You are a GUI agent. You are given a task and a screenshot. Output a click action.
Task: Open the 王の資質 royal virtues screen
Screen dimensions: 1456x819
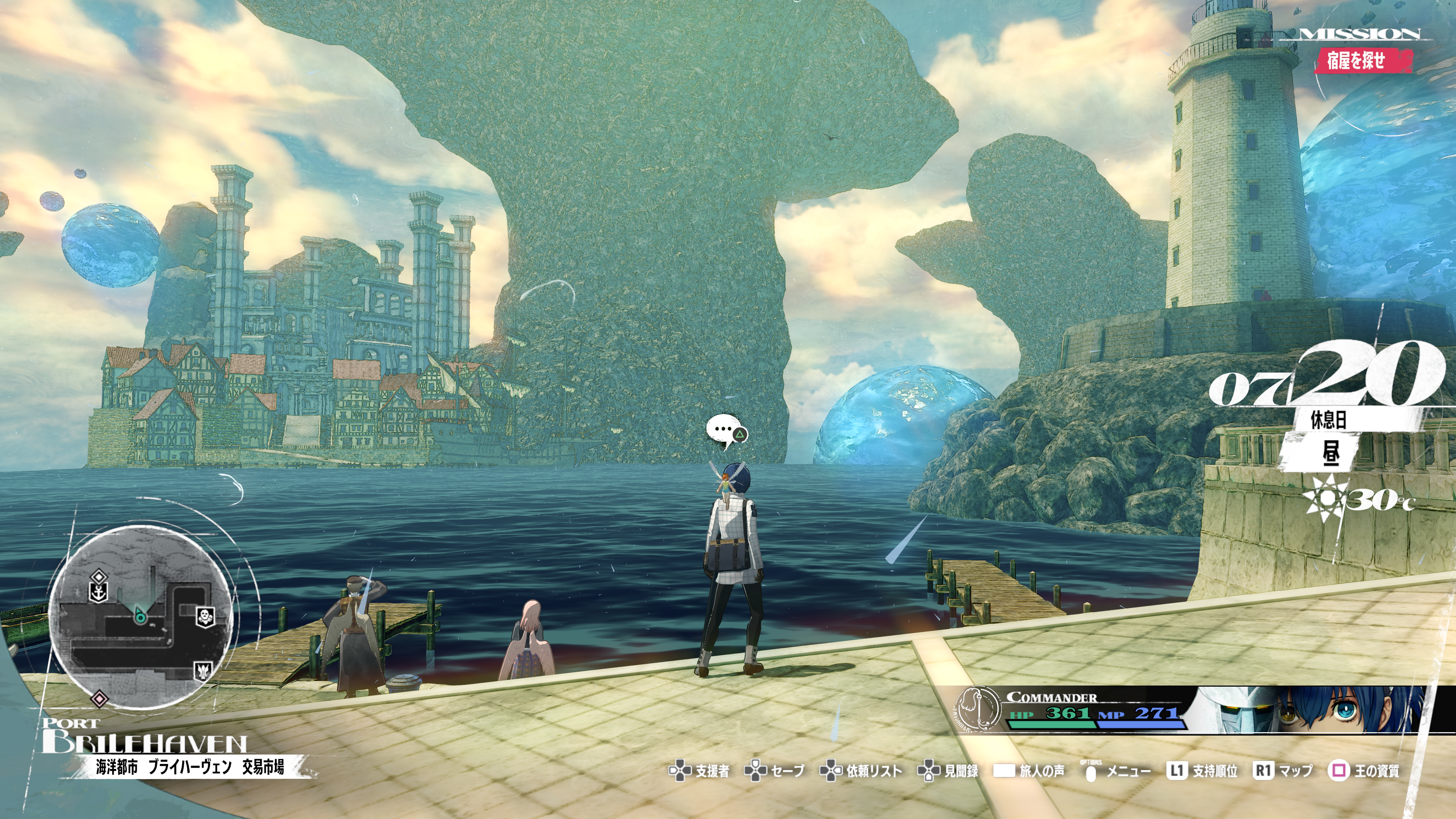coord(1363,771)
